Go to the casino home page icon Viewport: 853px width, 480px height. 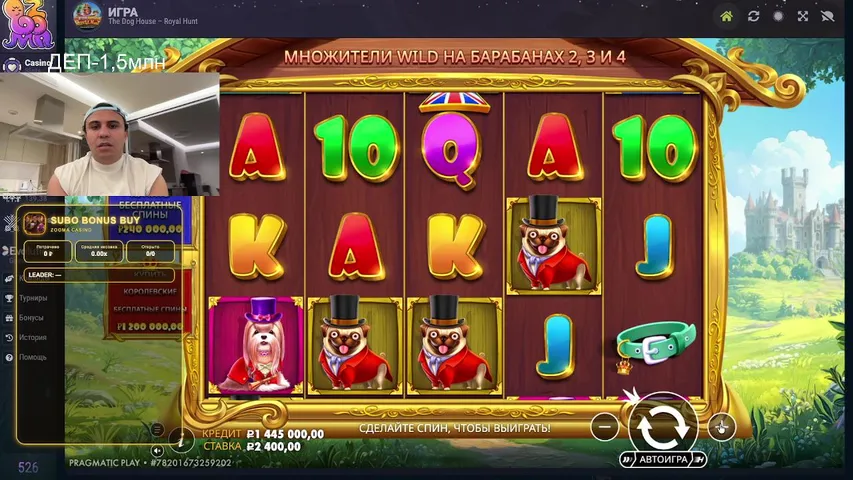(x=727, y=16)
